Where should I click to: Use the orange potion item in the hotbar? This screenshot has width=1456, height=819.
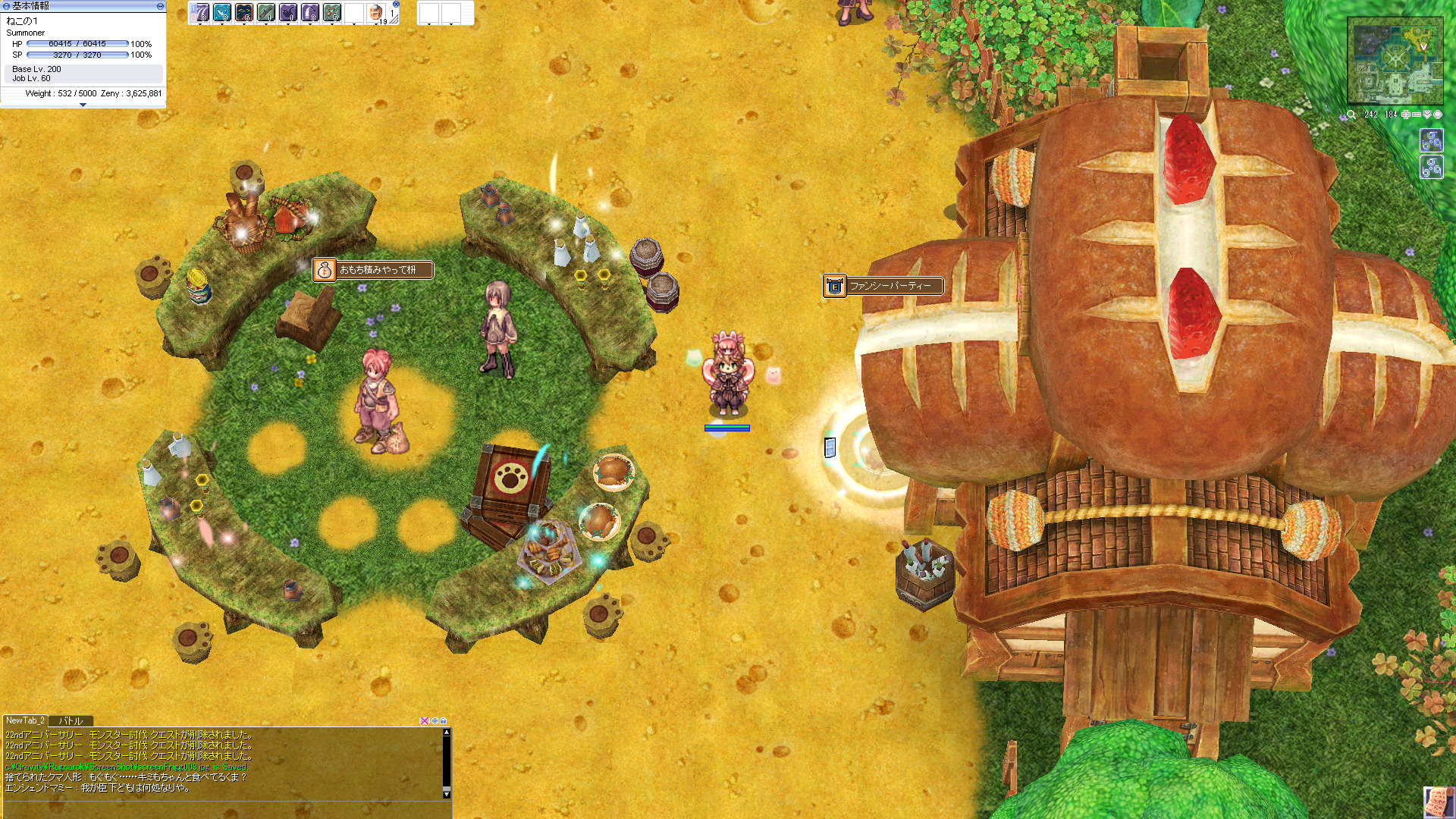[x=376, y=12]
